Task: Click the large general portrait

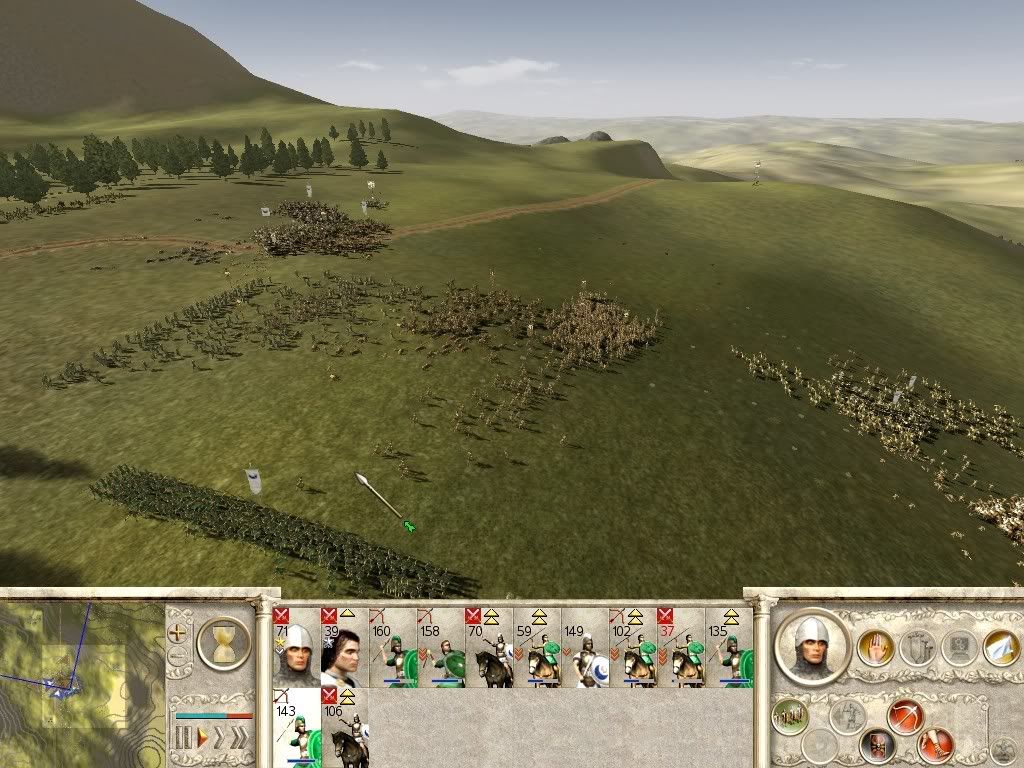Action: tap(813, 646)
